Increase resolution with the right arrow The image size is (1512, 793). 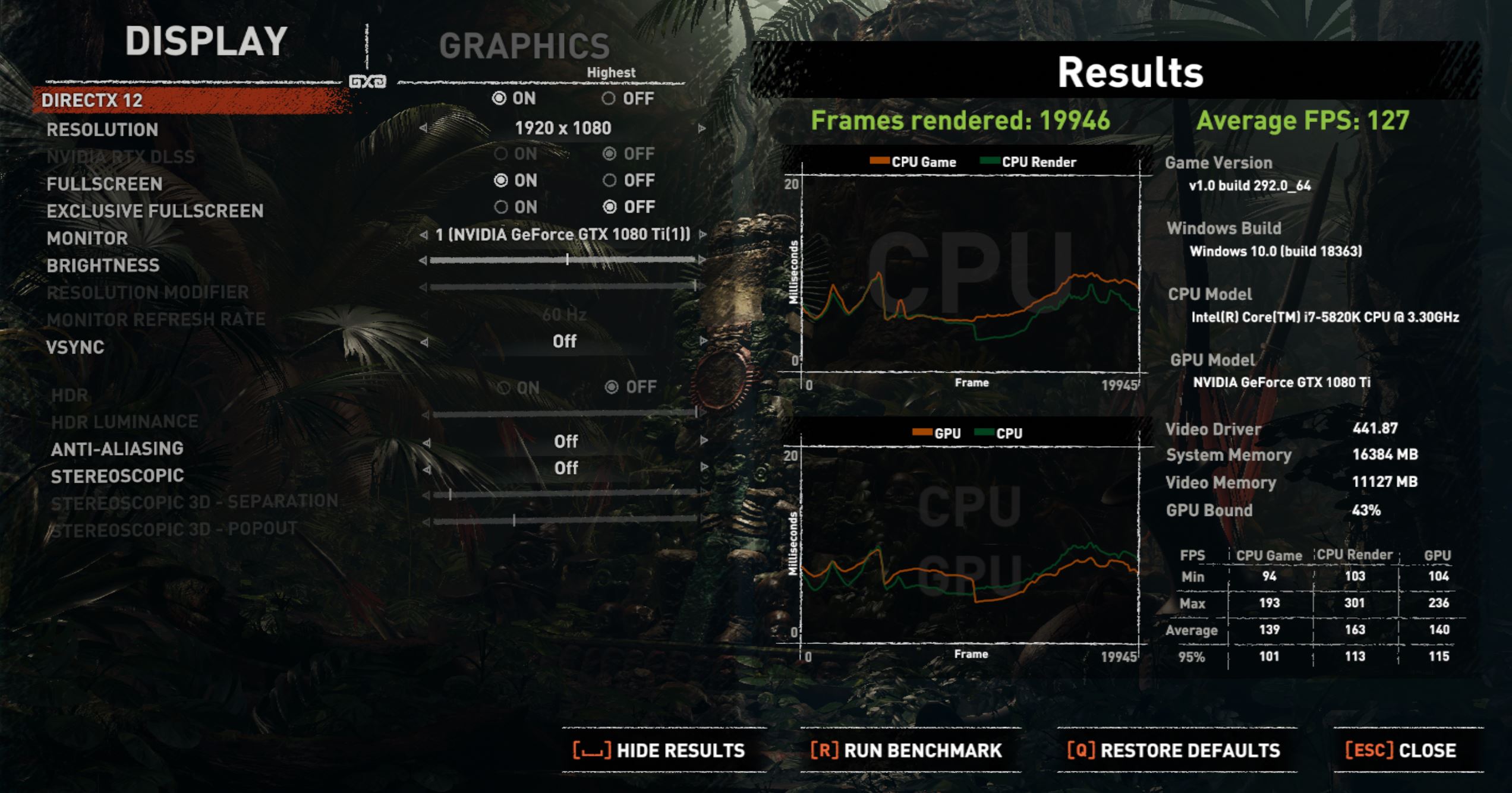tap(702, 128)
